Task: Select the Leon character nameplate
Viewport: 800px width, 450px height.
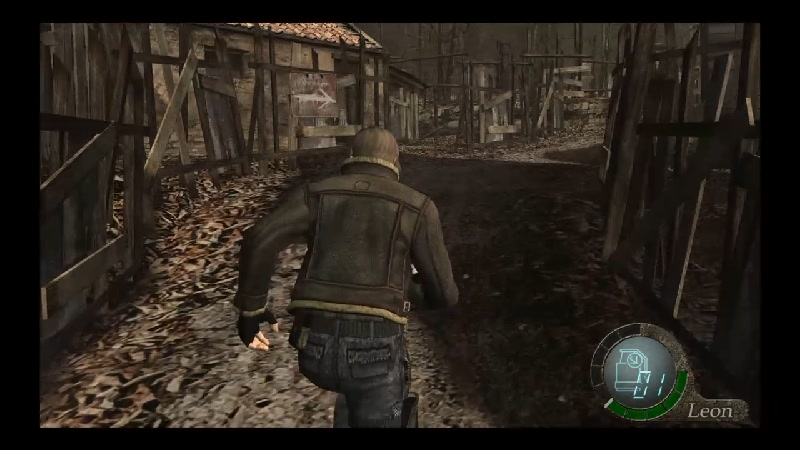Action: point(709,410)
